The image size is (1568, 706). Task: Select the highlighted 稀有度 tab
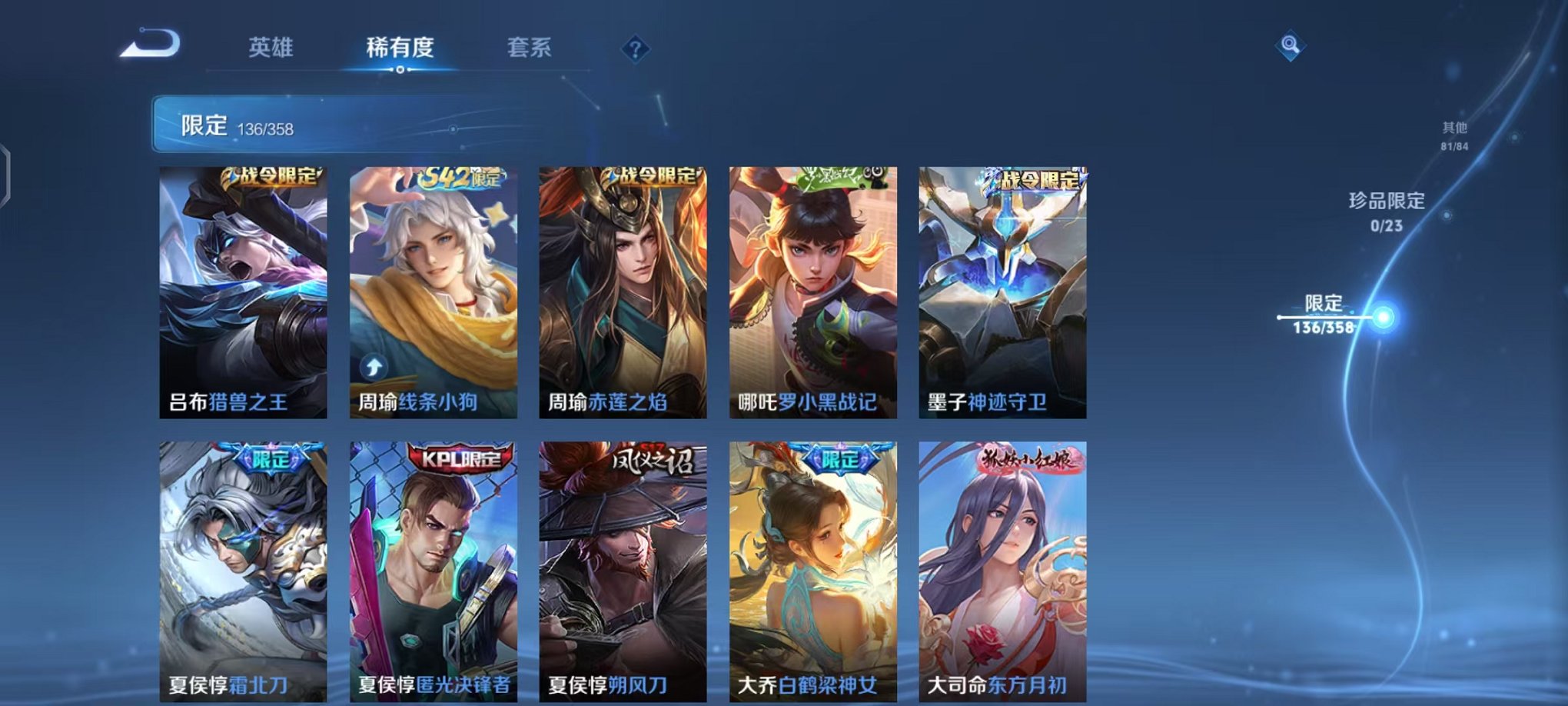399,46
